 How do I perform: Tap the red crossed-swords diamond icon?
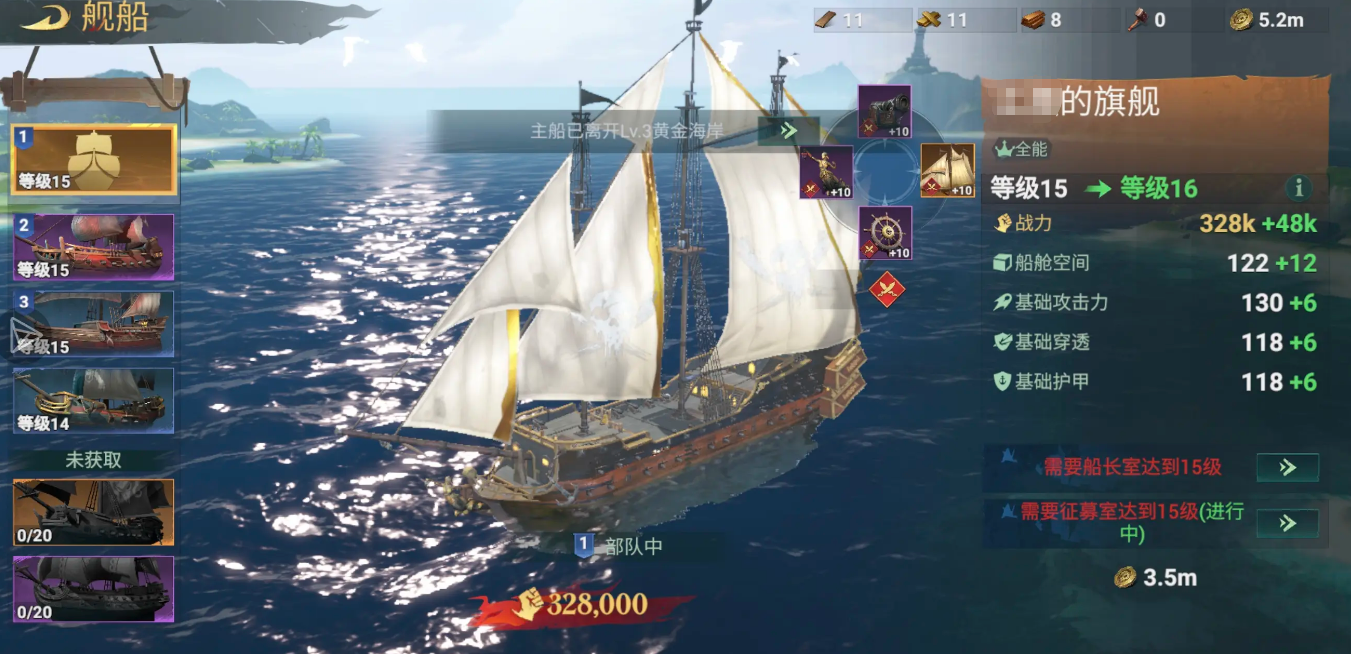886,290
